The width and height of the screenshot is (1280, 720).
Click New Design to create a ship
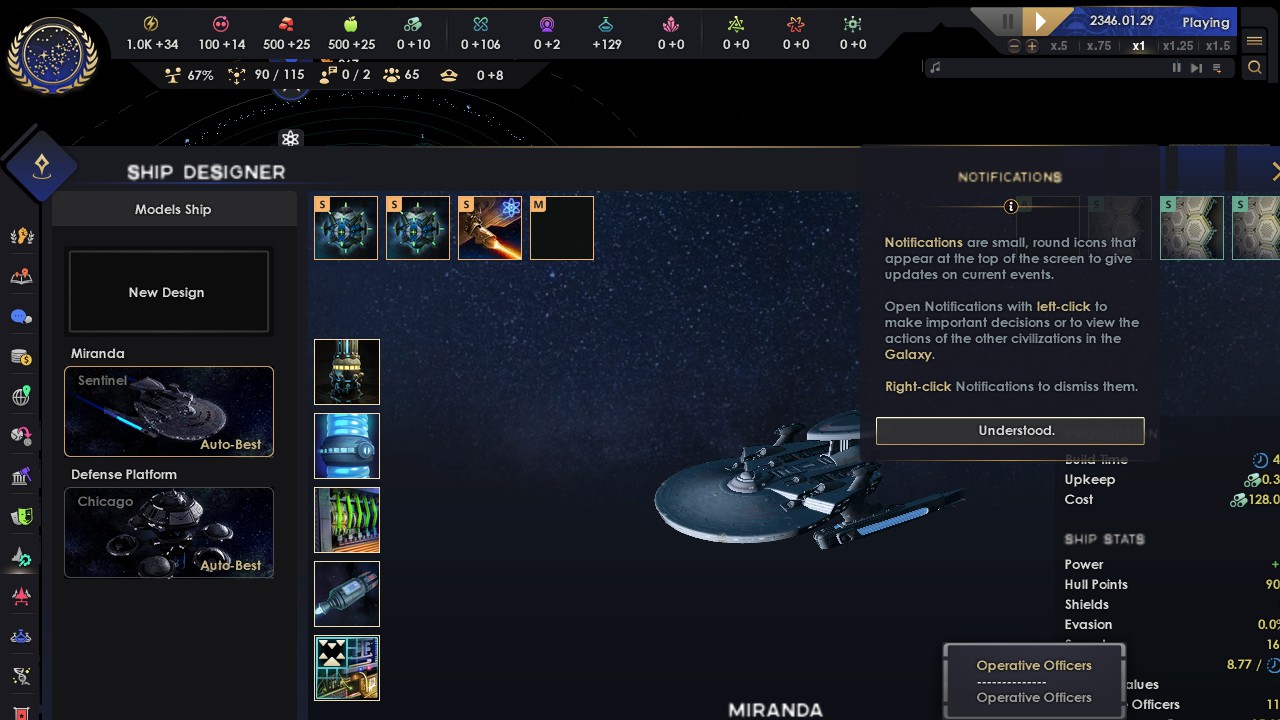(166, 292)
